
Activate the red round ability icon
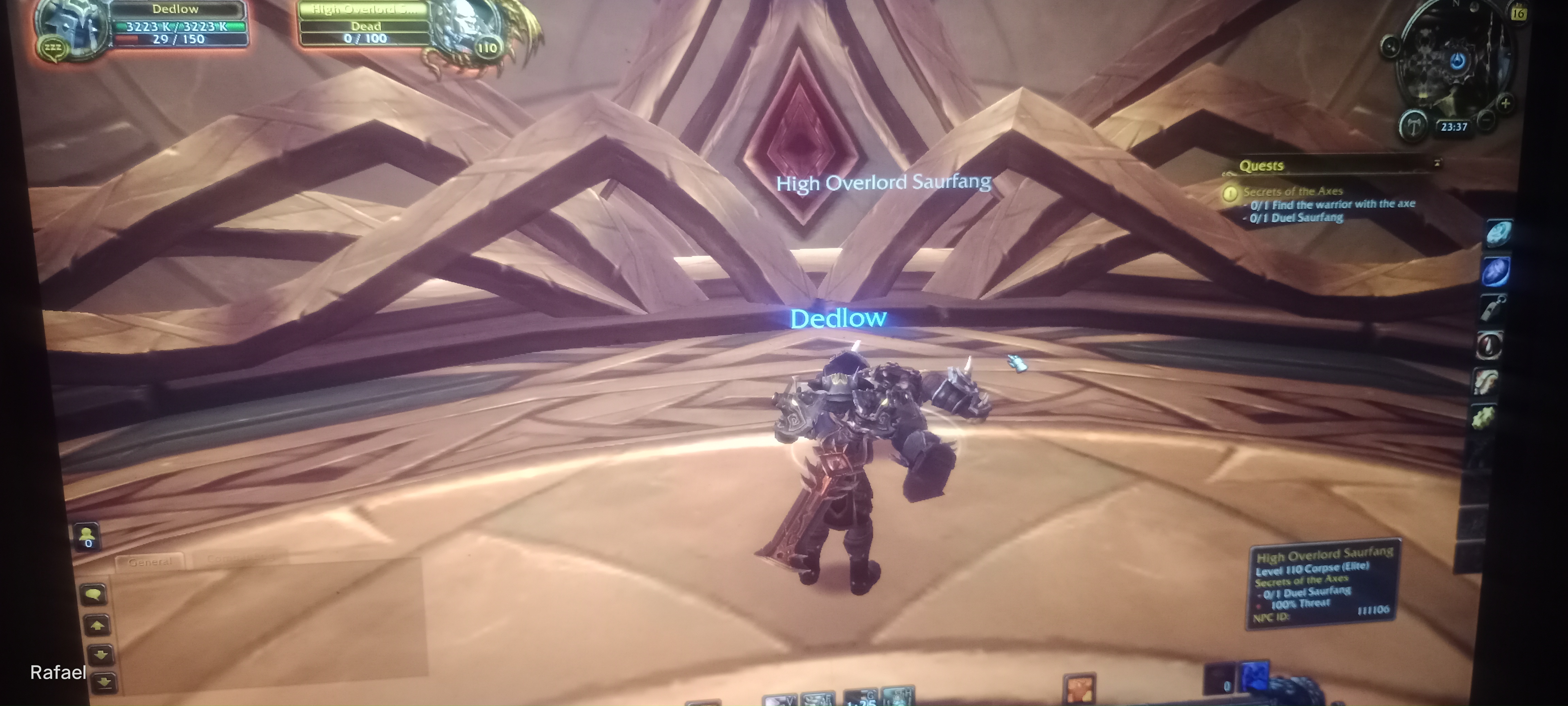click(x=1489, y=345)
